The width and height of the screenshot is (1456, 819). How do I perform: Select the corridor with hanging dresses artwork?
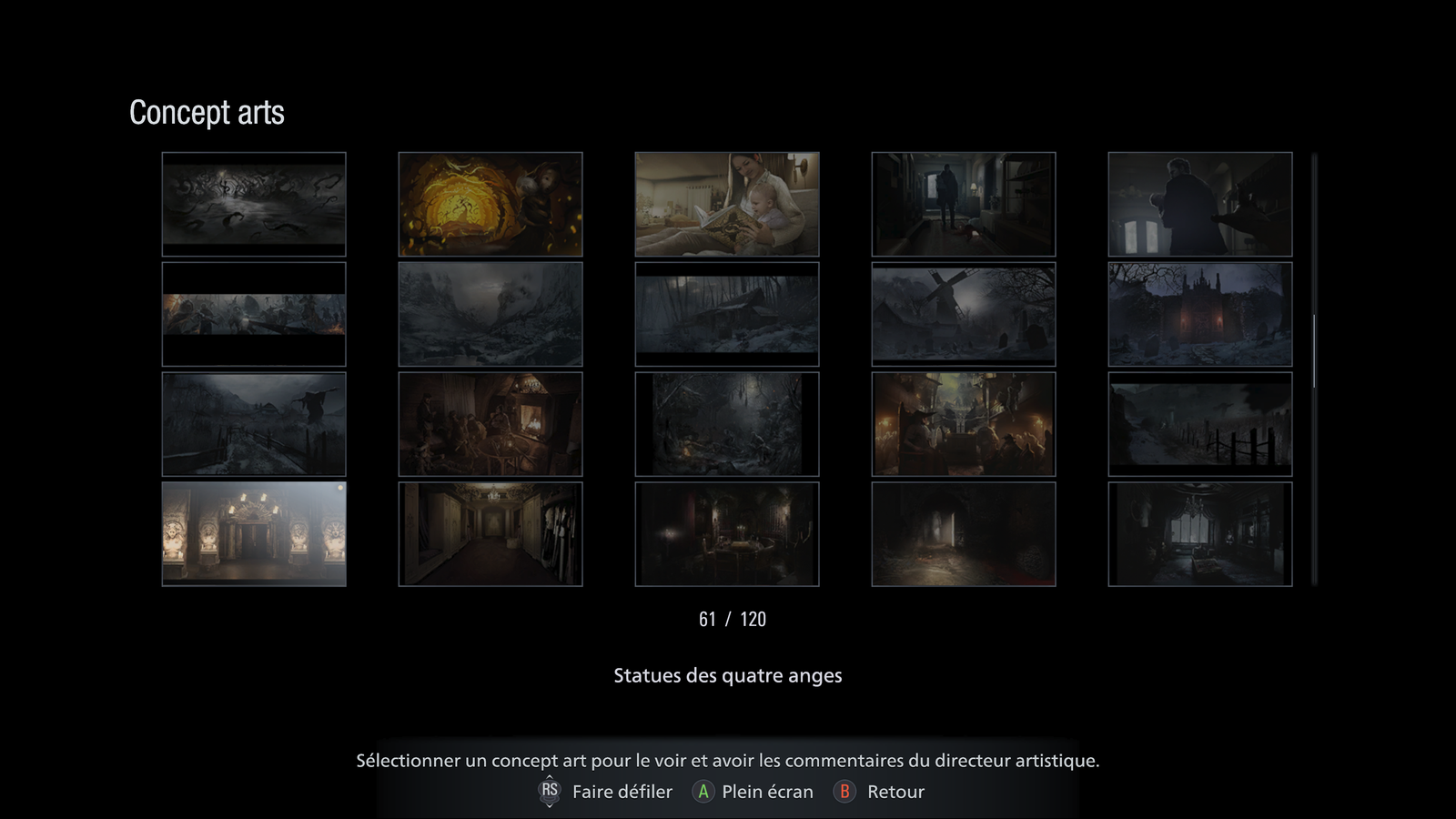[490, 534]
